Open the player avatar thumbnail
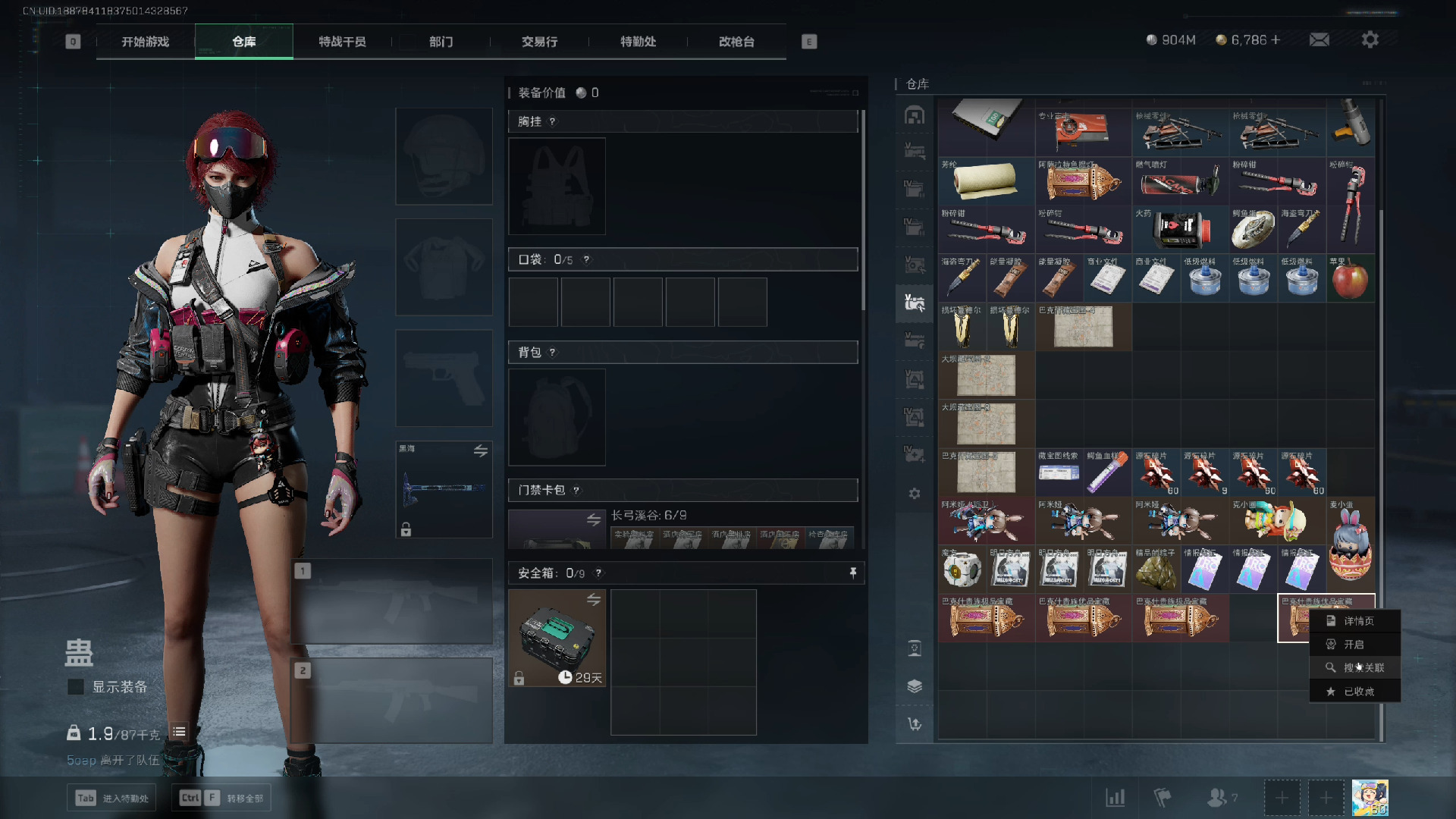The width and height of the screenshot is (1456, 819). pyautogui.click(x=1370, y=798)
